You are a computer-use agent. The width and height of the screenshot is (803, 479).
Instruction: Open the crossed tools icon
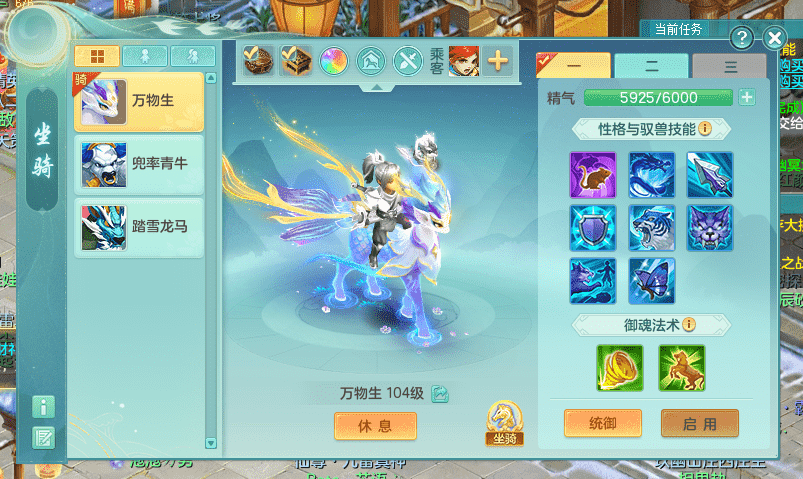point(407,61)
